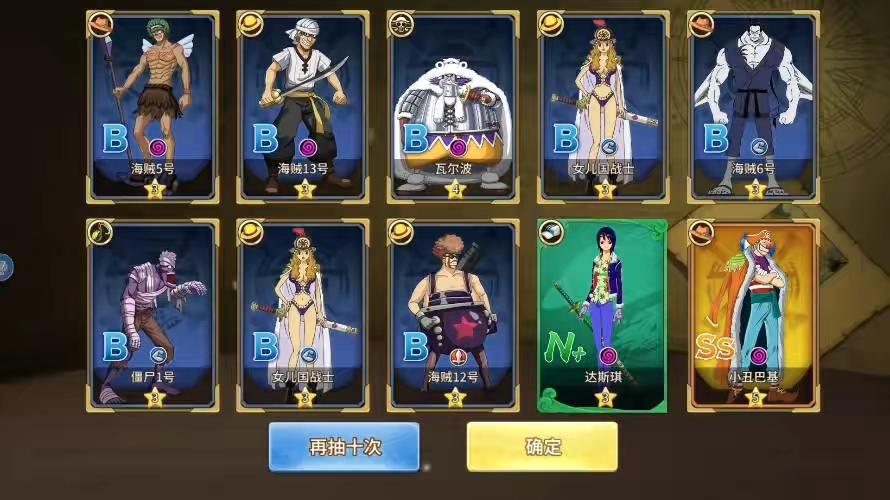The width and height of the screenshot is (890, 500).
Task: Click the 再抽十次 (draw ten again) button
Action: click(x=344, y=446)
